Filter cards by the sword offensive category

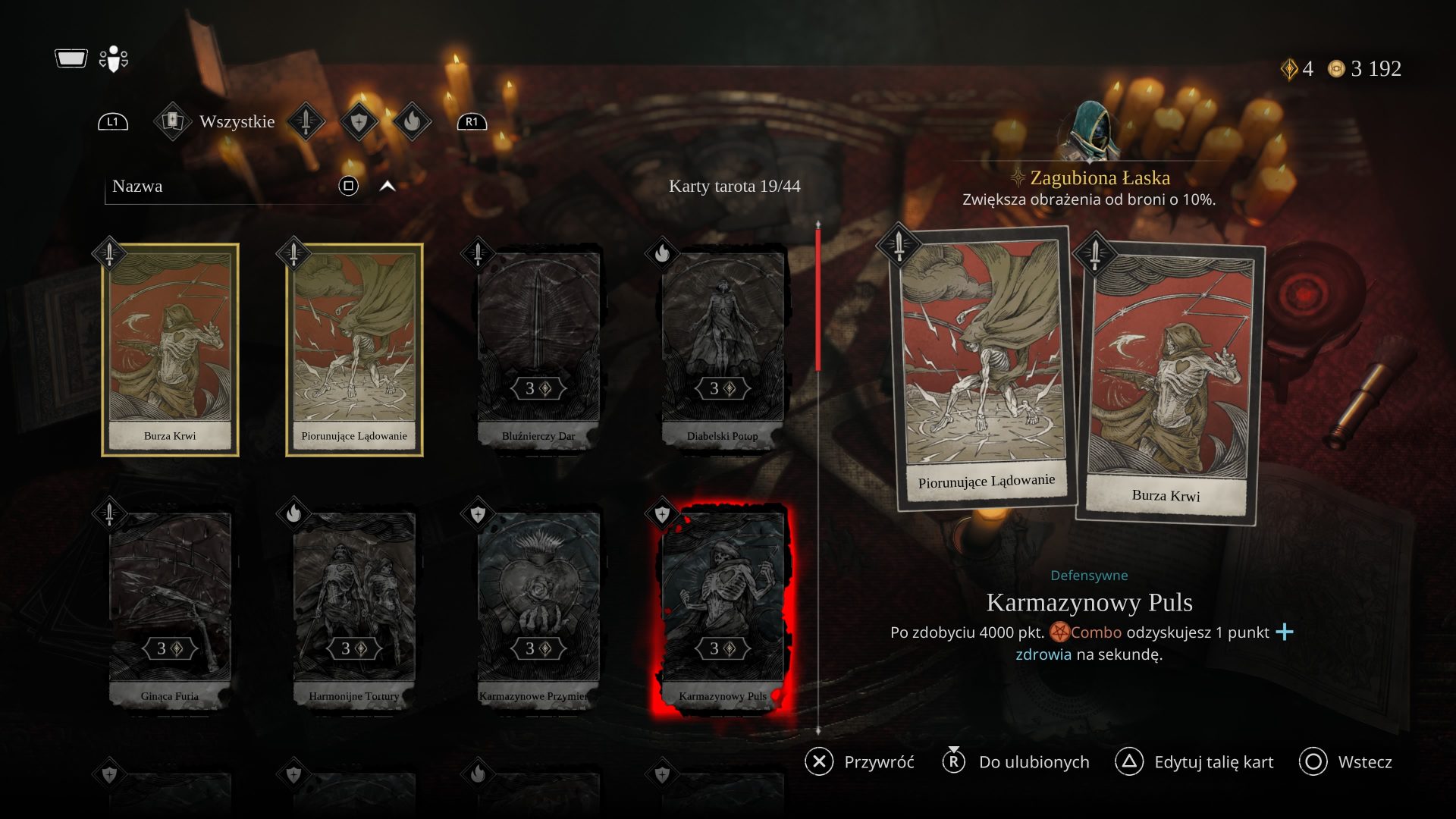(306, 121)
